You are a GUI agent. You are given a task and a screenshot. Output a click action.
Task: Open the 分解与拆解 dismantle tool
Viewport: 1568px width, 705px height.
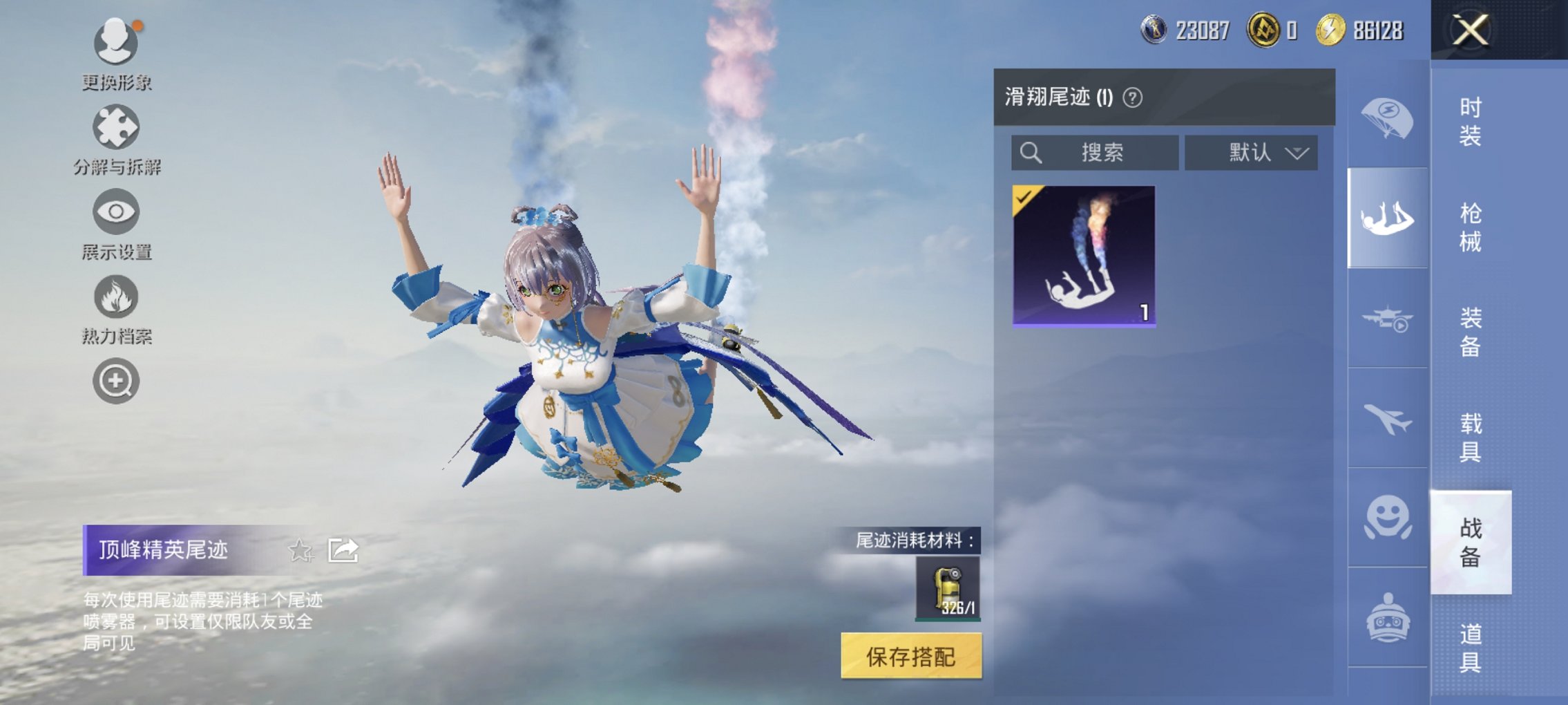(x=116, y=128)
